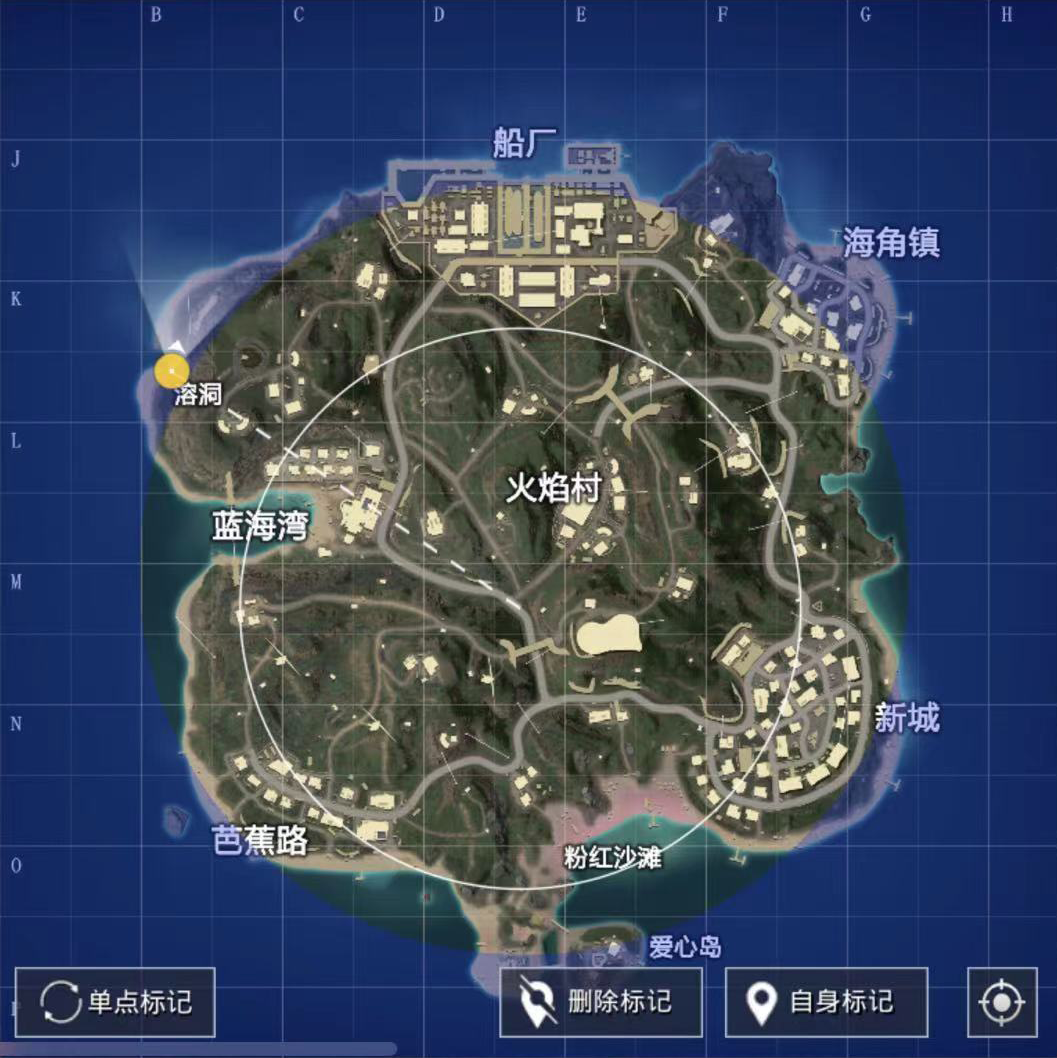Select the 海角镇 location label
The image size is (1057, 1058).
891,242
